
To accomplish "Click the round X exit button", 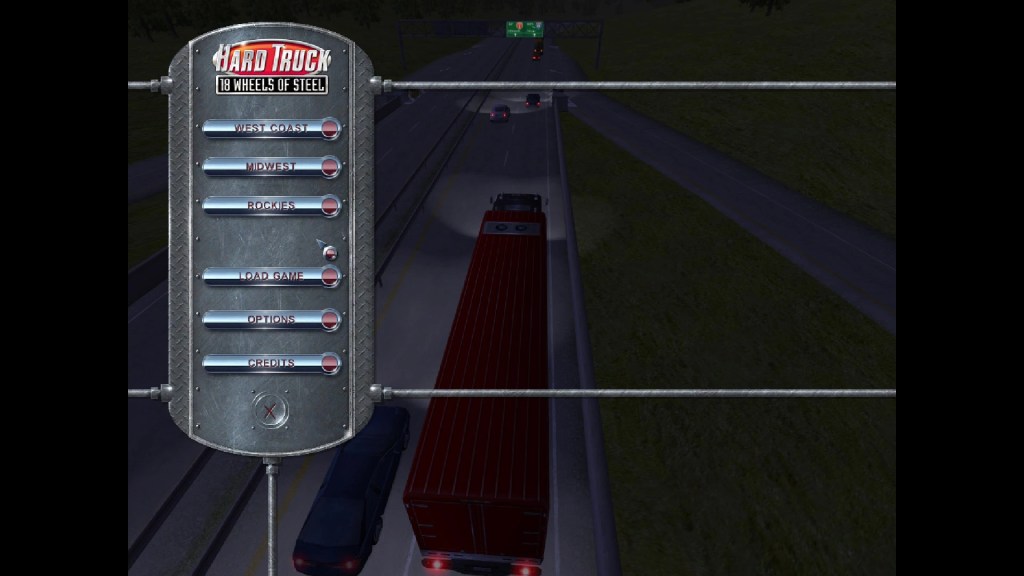I will [x=269, y=409].
